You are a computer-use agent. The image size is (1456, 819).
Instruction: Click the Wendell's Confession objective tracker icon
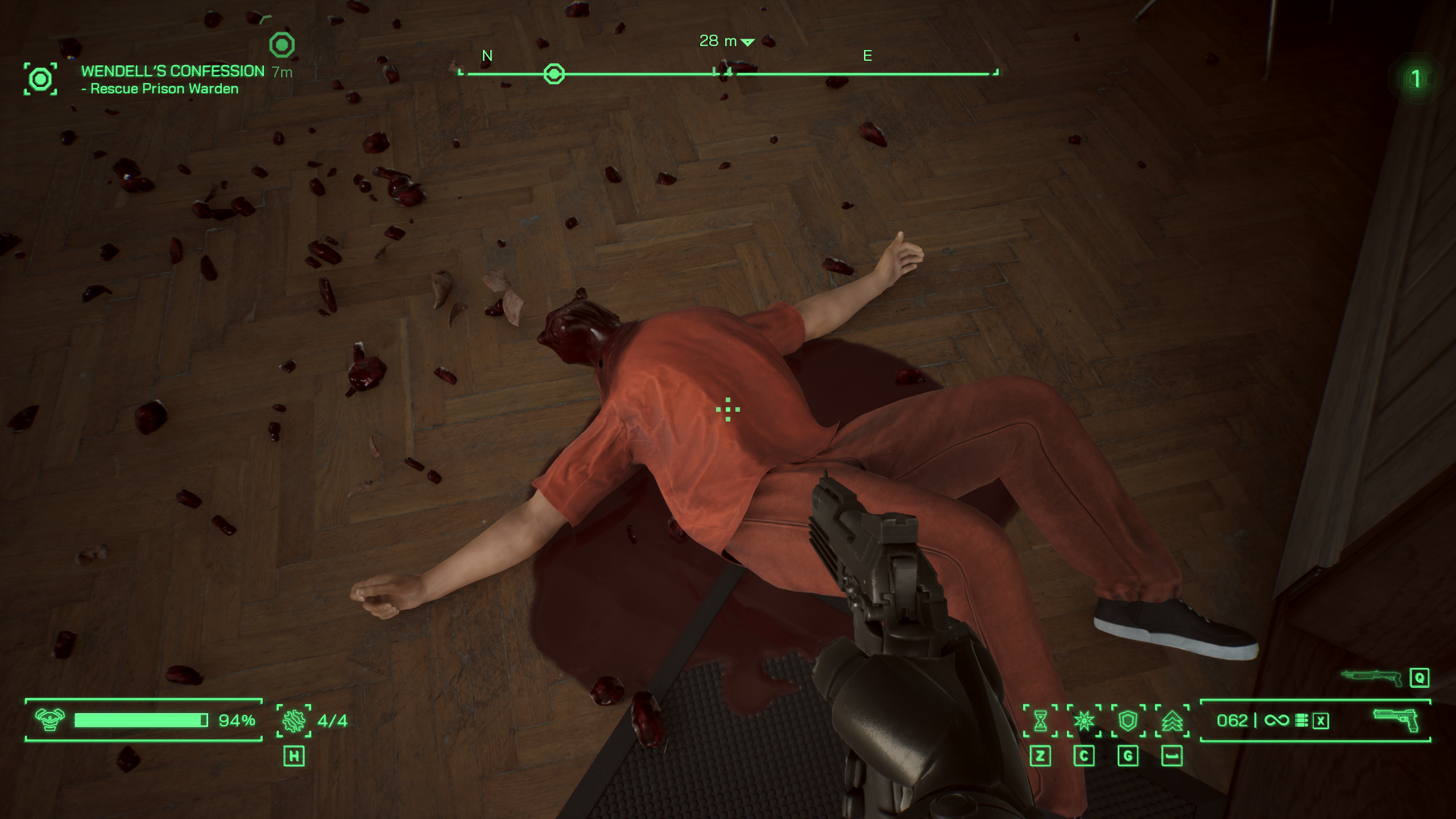[x=40, y=79]
